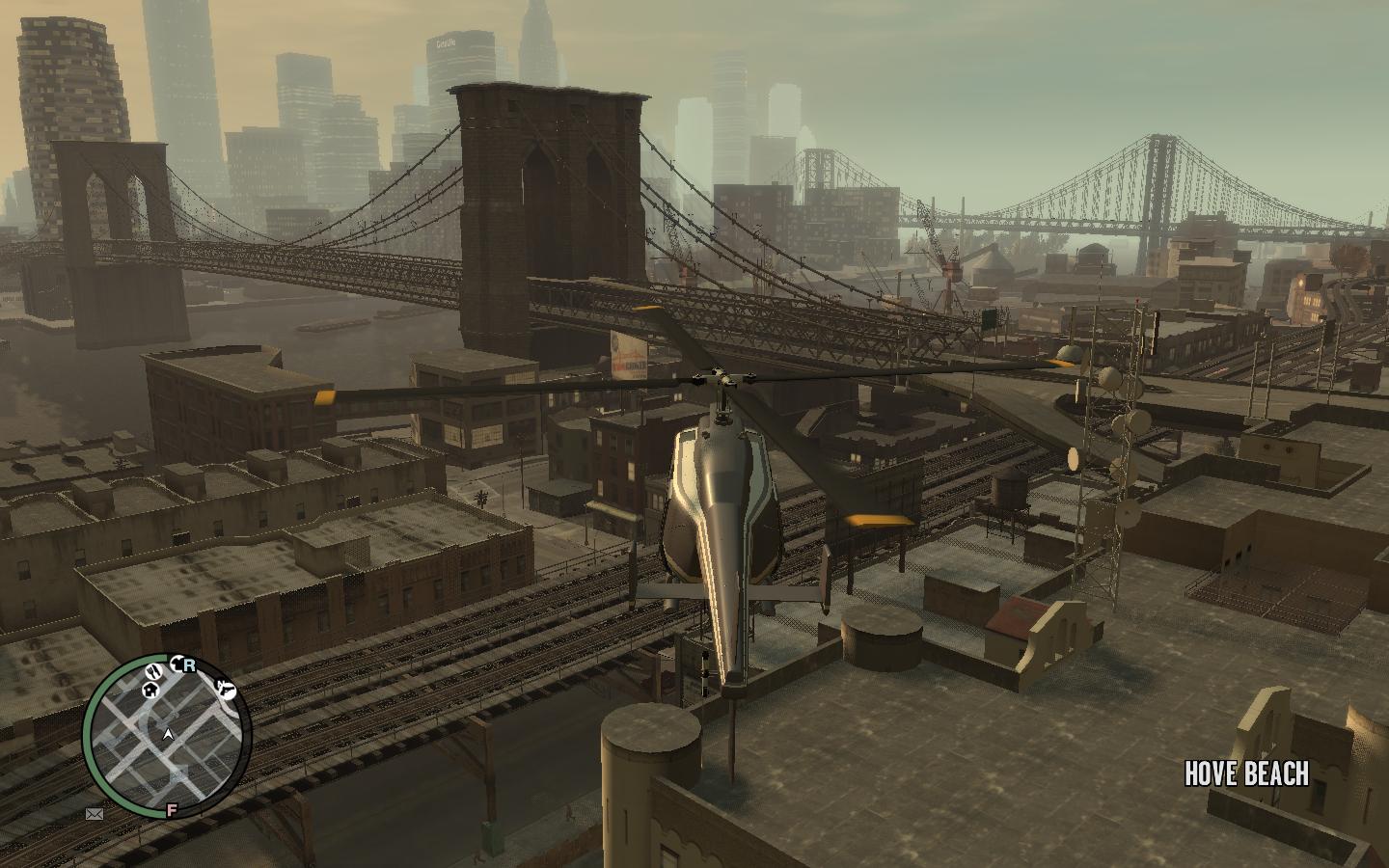This screenshot has width=1389, height=868.
Task: Open the envelope message icon
Action: click(95, 814)
